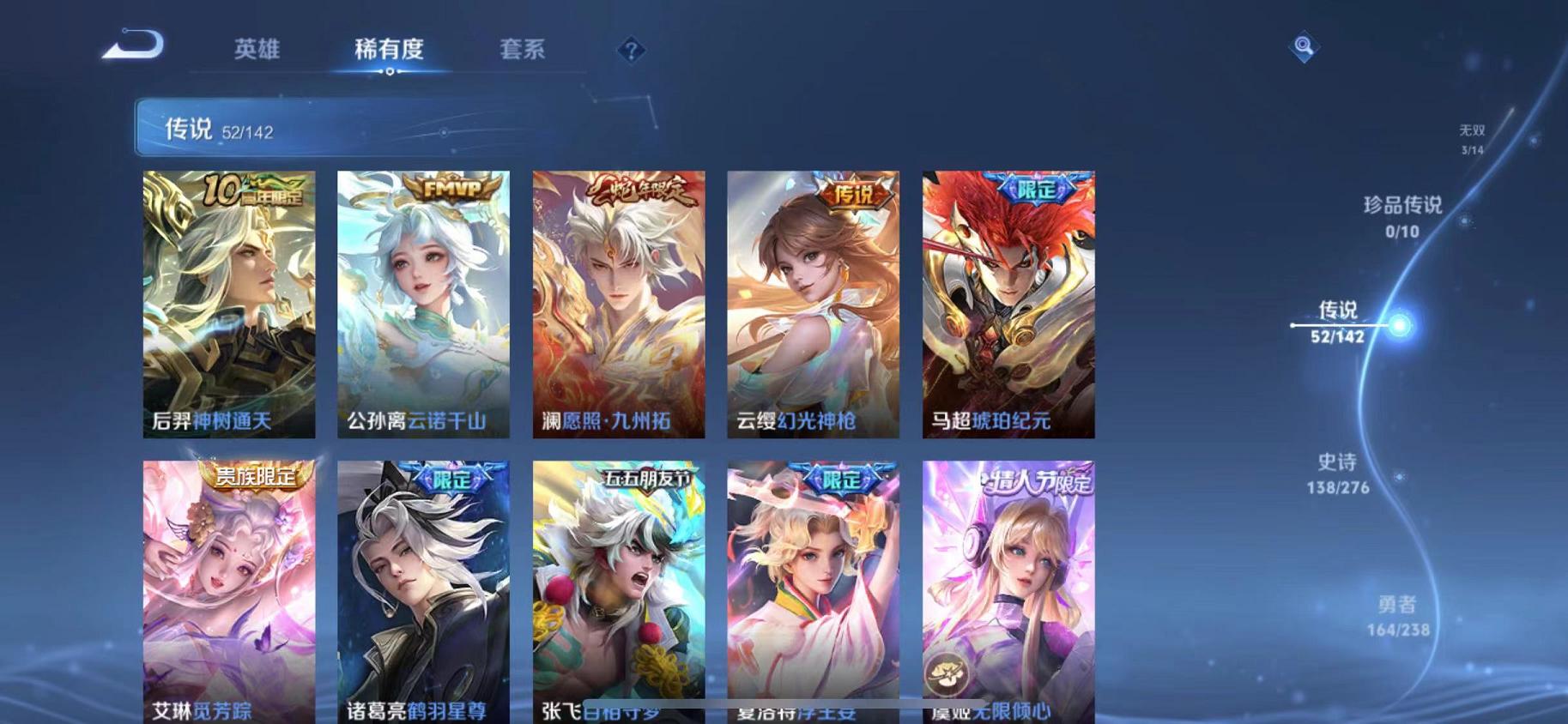Select the 稀有度 tab
The height and width of the screenshot is (724, 1568).
click(390, 50)
